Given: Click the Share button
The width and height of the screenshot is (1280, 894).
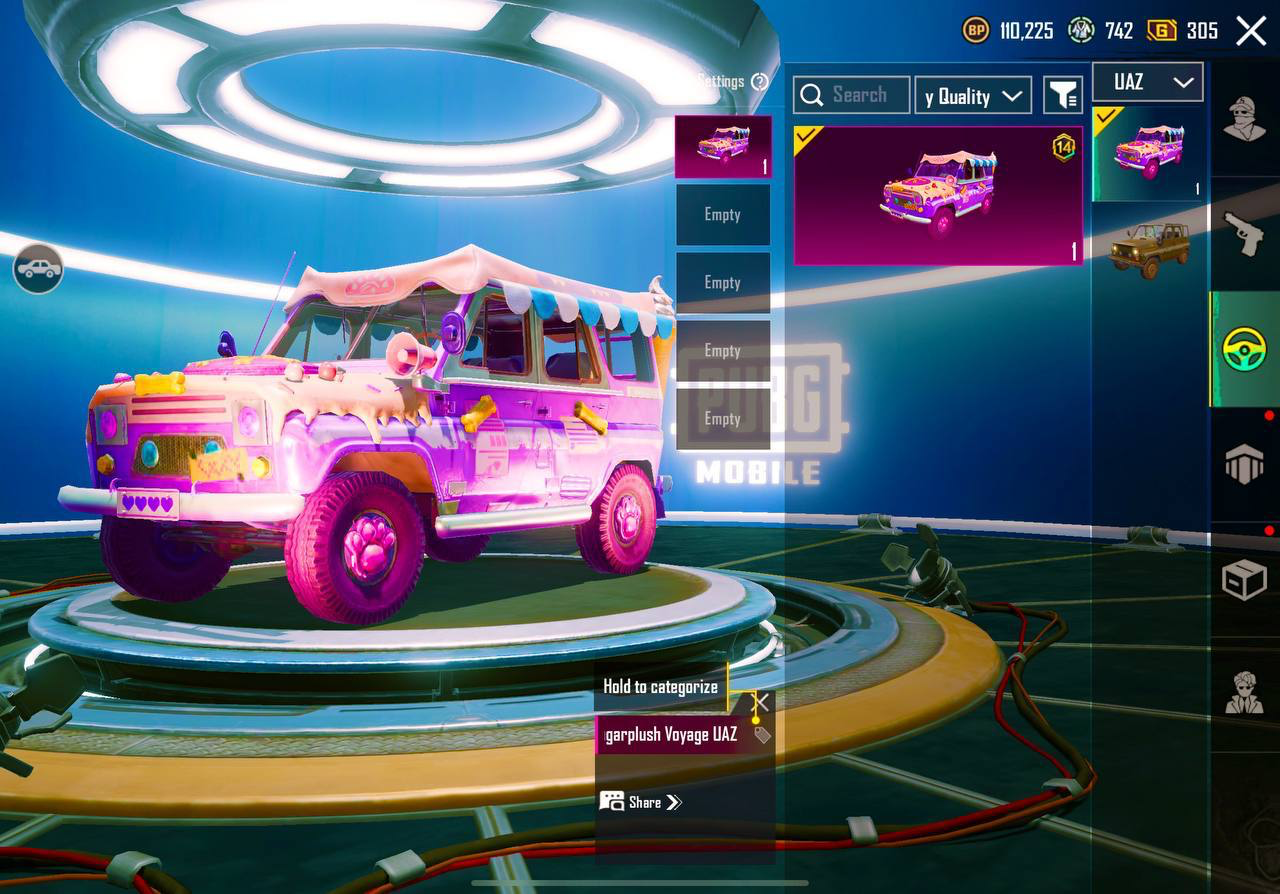Looking at the screenshot, I should click(641, 802).
